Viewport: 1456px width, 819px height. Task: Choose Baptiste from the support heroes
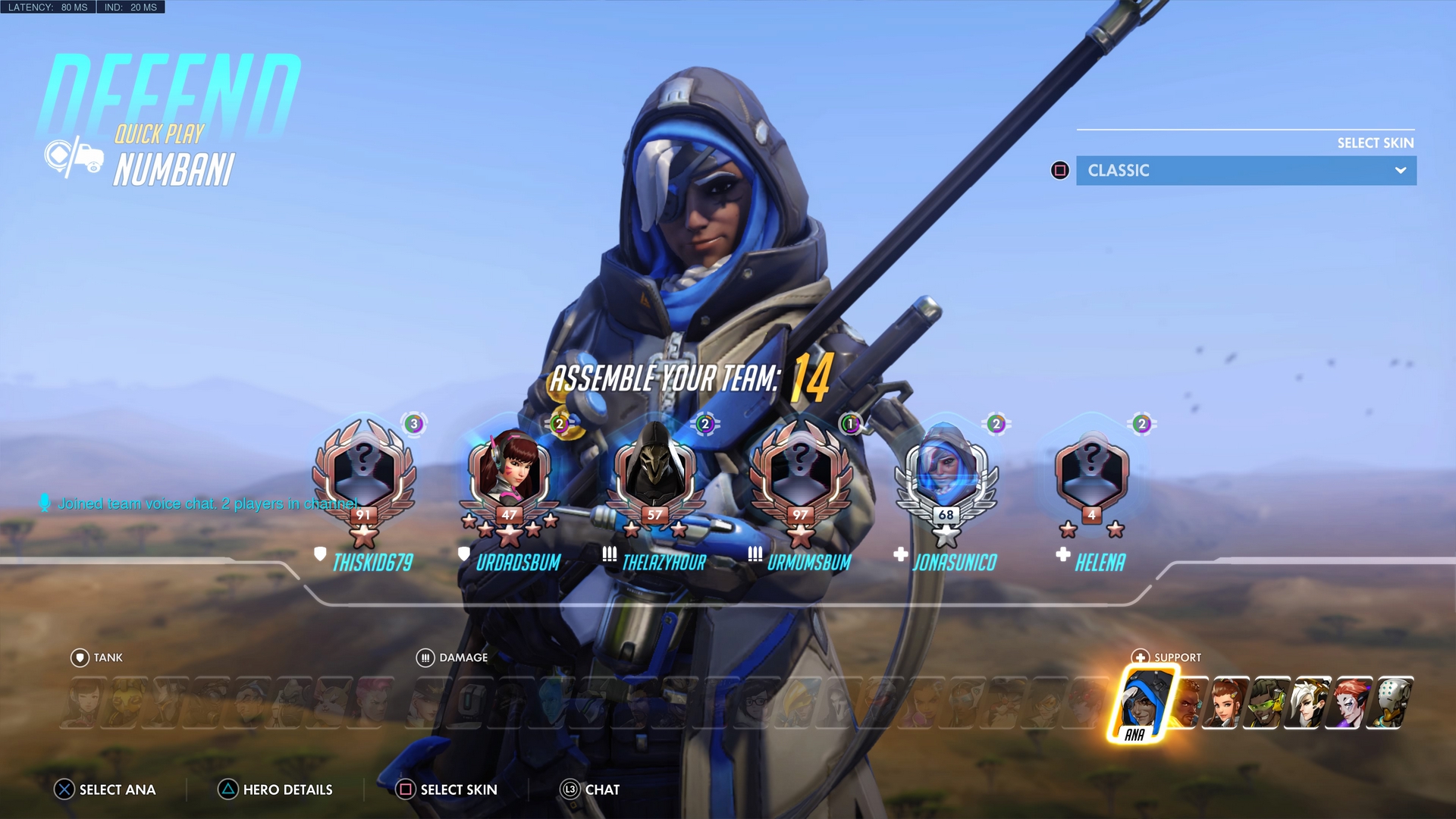(x=1188, y=702)
